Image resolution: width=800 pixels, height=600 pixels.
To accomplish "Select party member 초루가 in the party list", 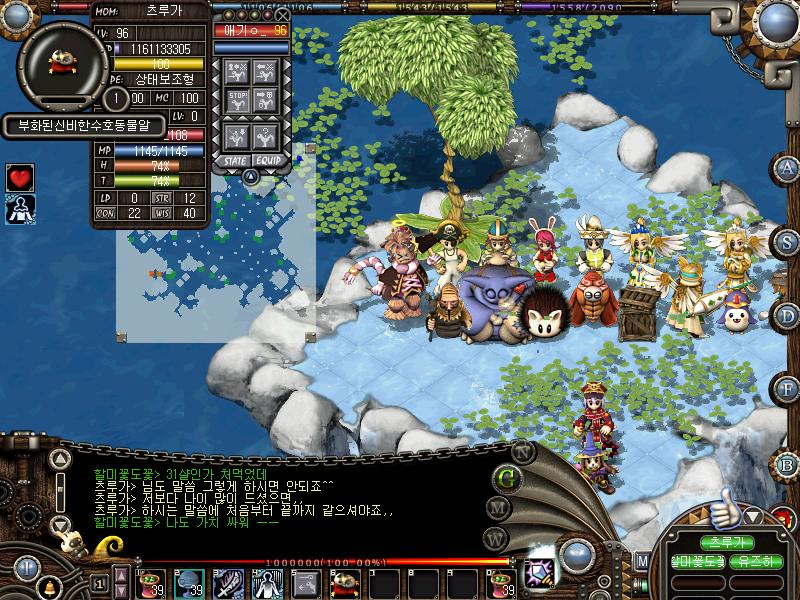I will (727, 542).
